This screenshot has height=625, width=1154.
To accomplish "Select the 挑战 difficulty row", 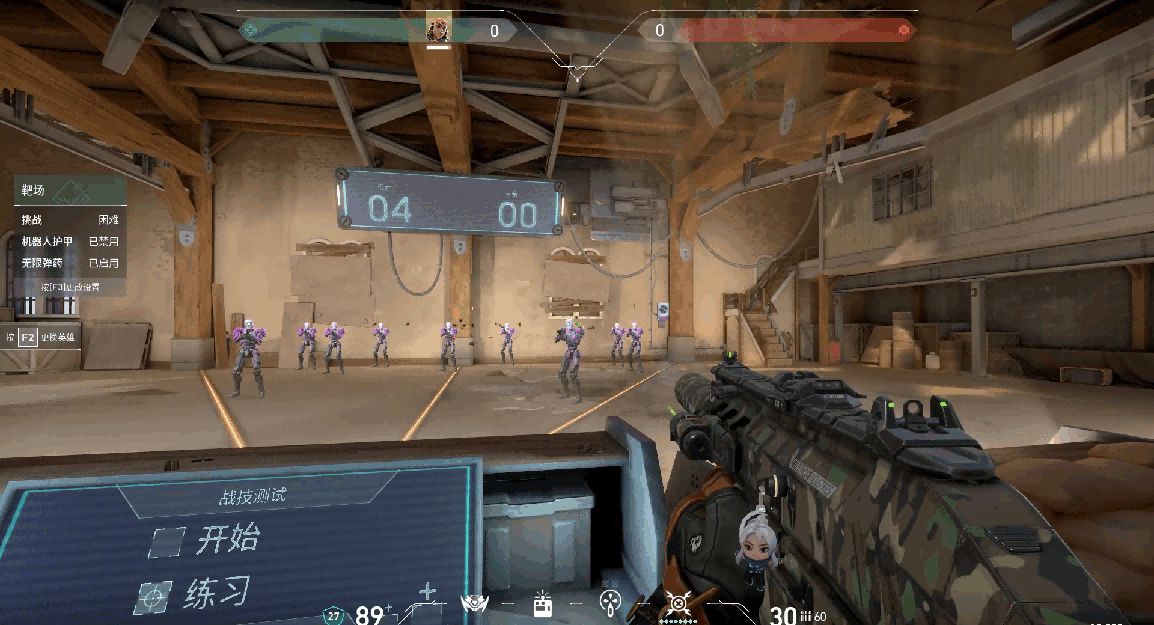I will pos(69,219).
